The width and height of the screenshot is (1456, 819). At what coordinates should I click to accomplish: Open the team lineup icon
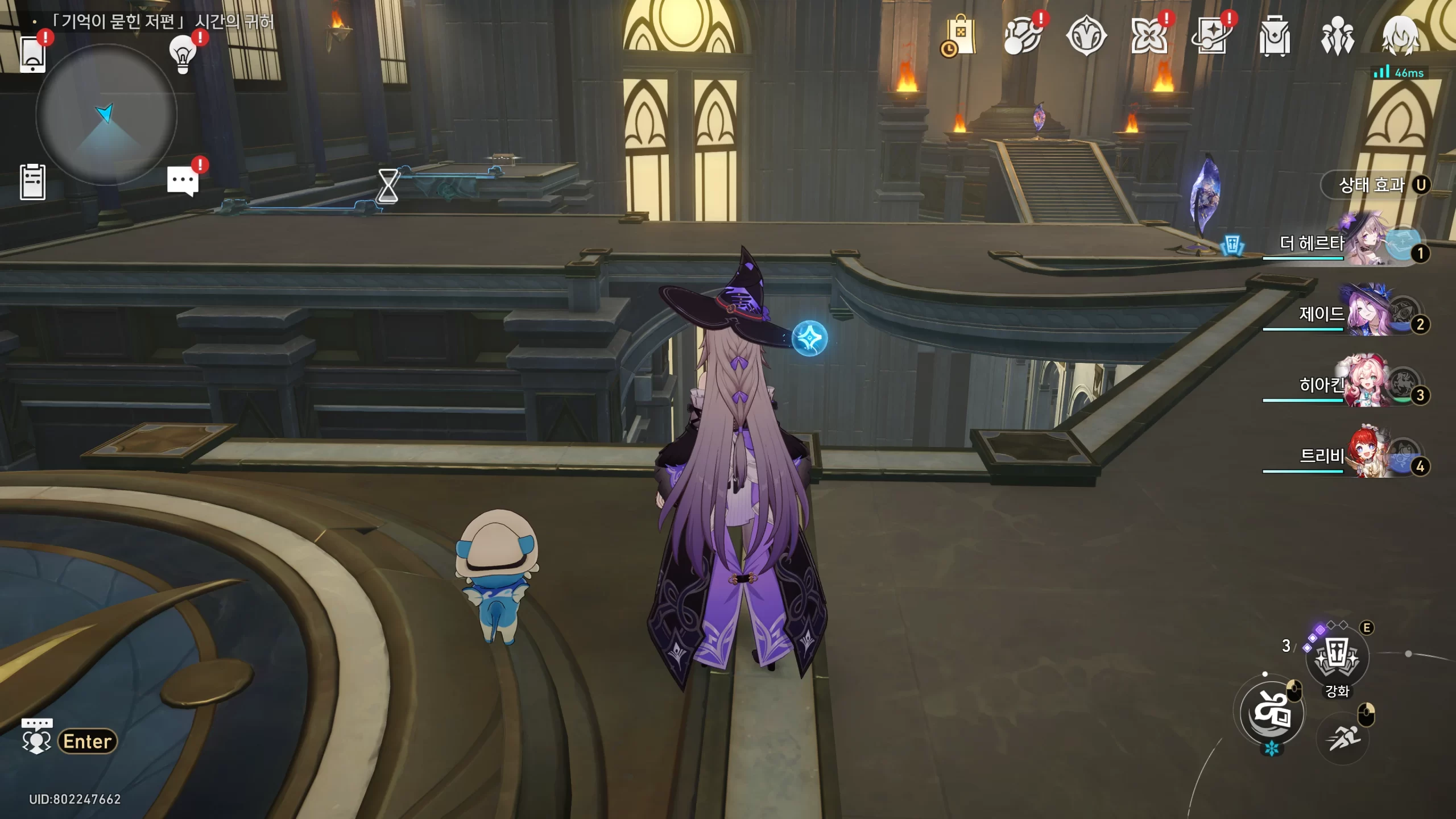click(1337, 36)
